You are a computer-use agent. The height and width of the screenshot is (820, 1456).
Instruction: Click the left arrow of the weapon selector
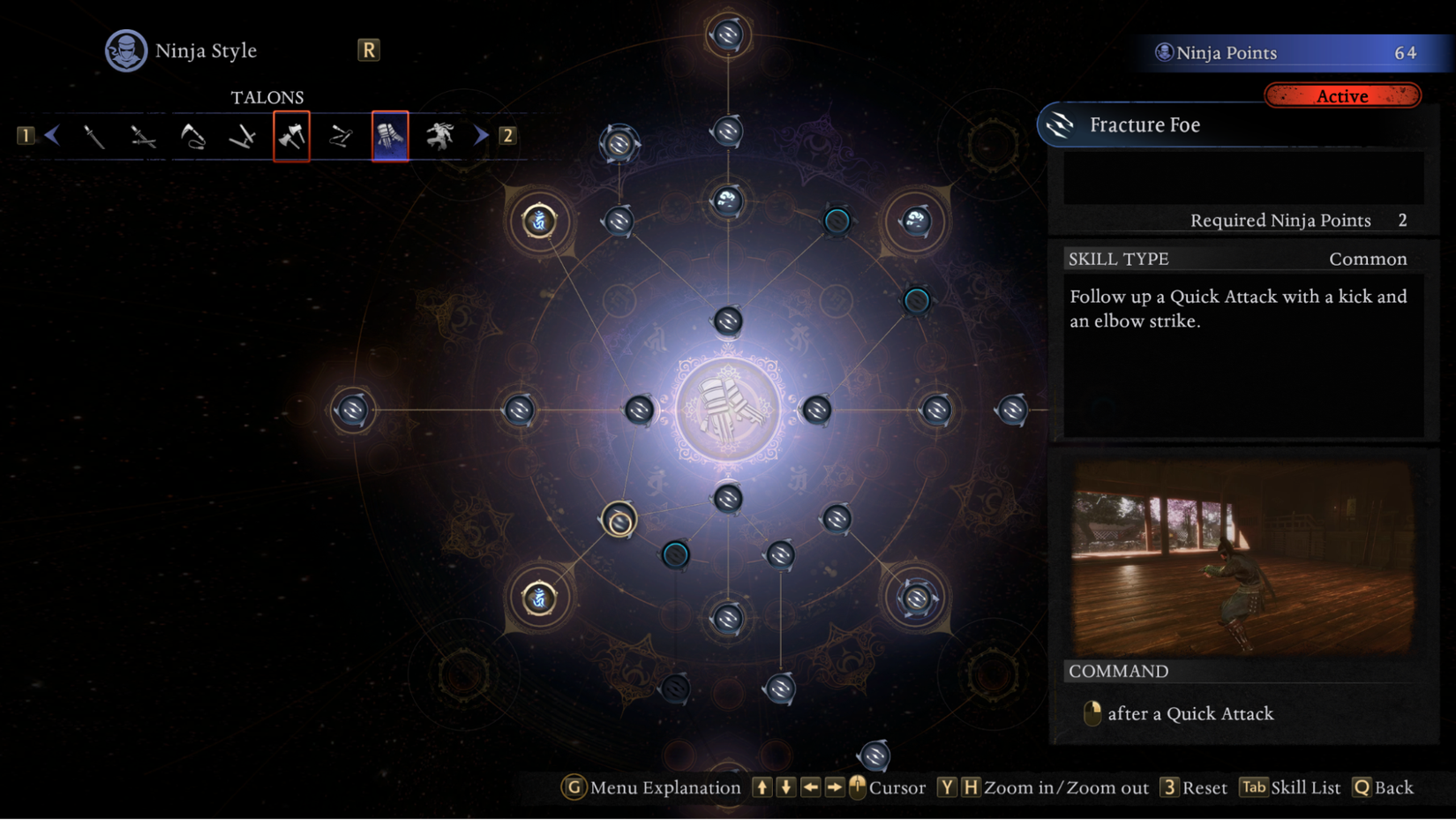pos(52,135)
